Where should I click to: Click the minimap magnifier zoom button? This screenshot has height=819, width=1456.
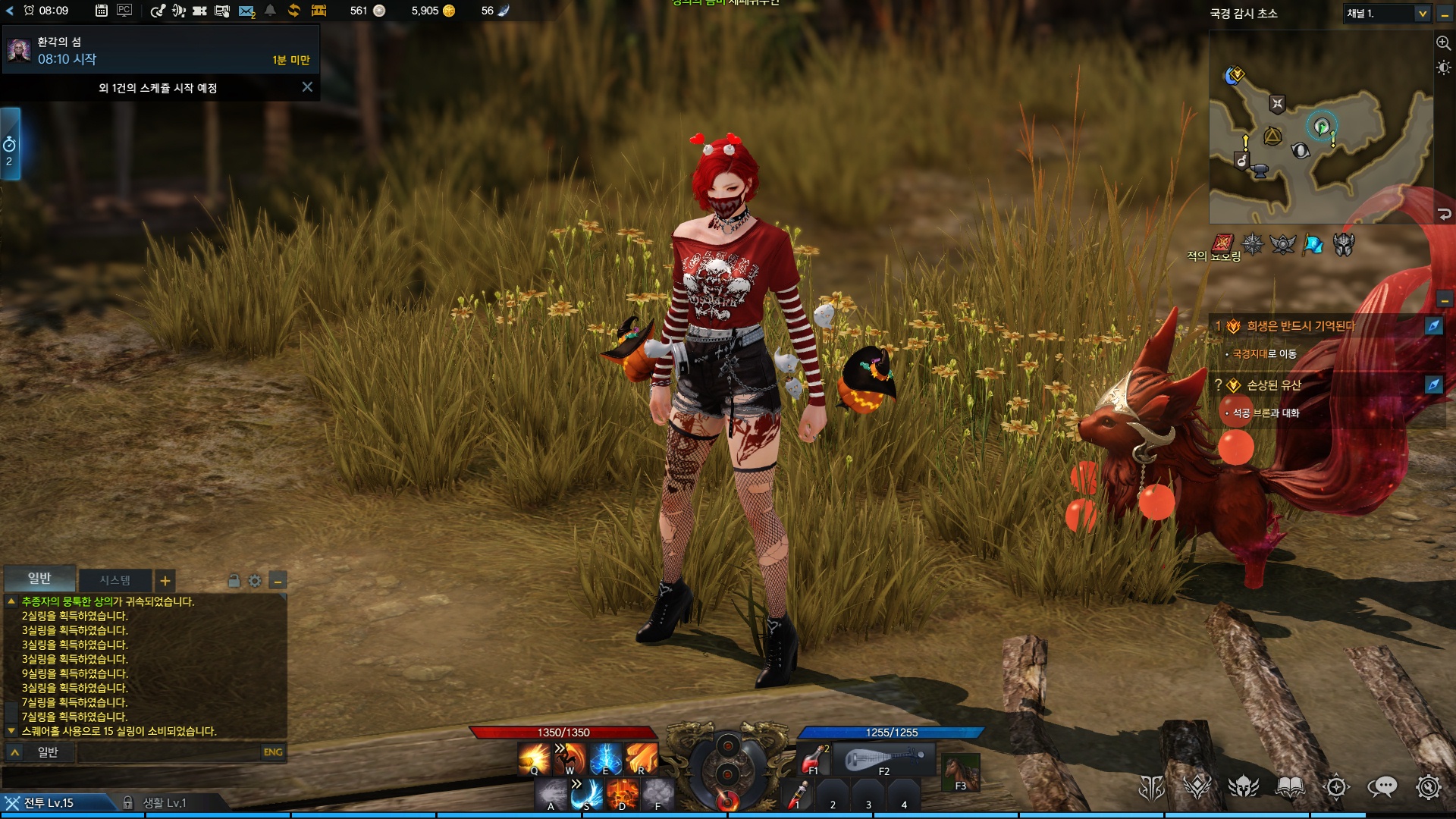pos(1443,43)
